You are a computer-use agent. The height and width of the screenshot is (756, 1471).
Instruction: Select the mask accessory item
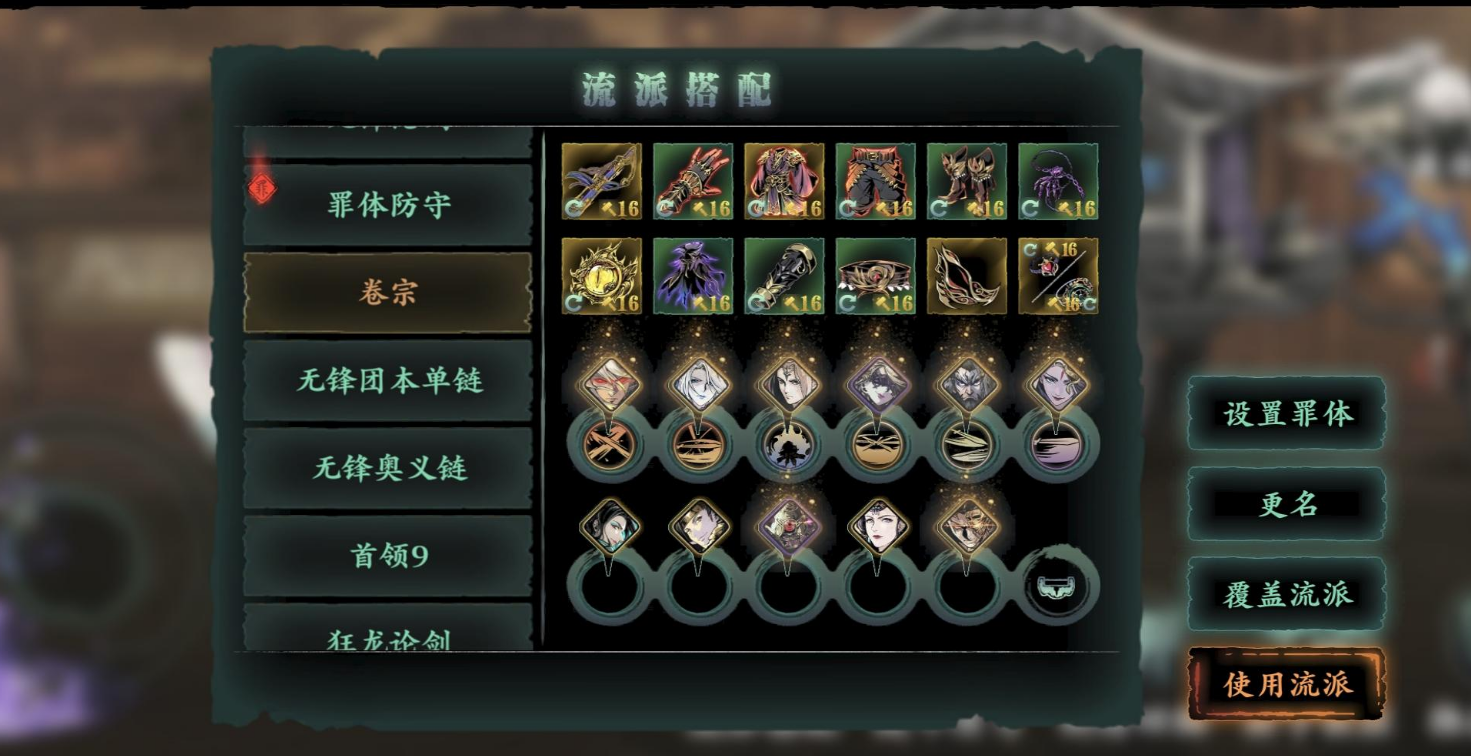click(x=966, y=275)
